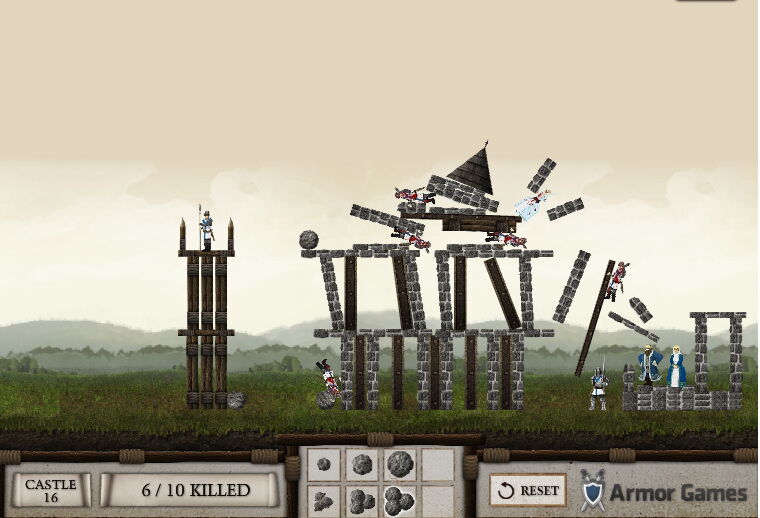Choose the medium single boulder ammo
Image resolution: width=760 pixels, height=518 pixels.
(x=361, y=464)
